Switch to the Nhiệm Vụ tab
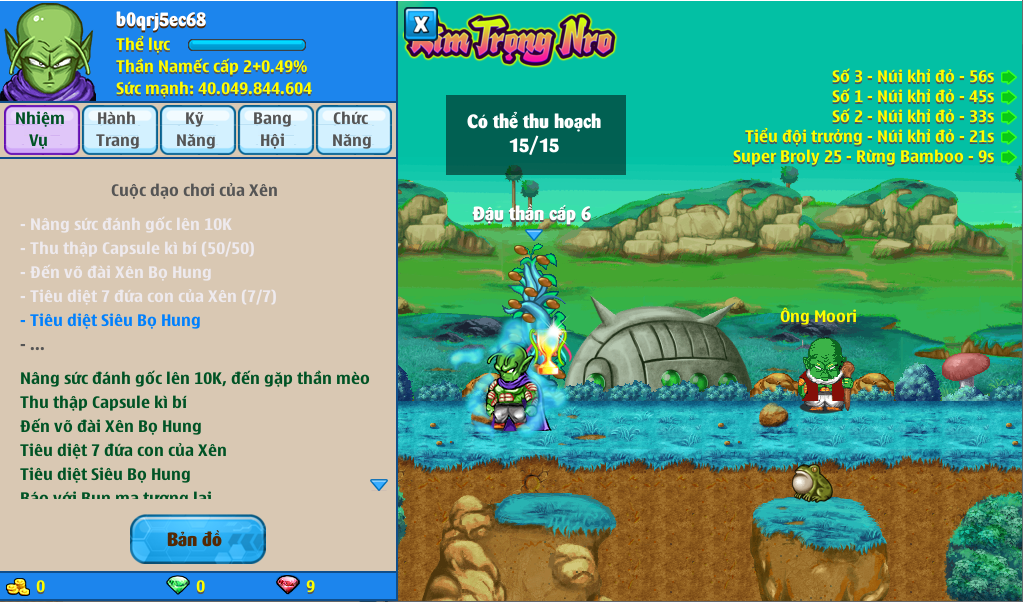 coord(40,130)
